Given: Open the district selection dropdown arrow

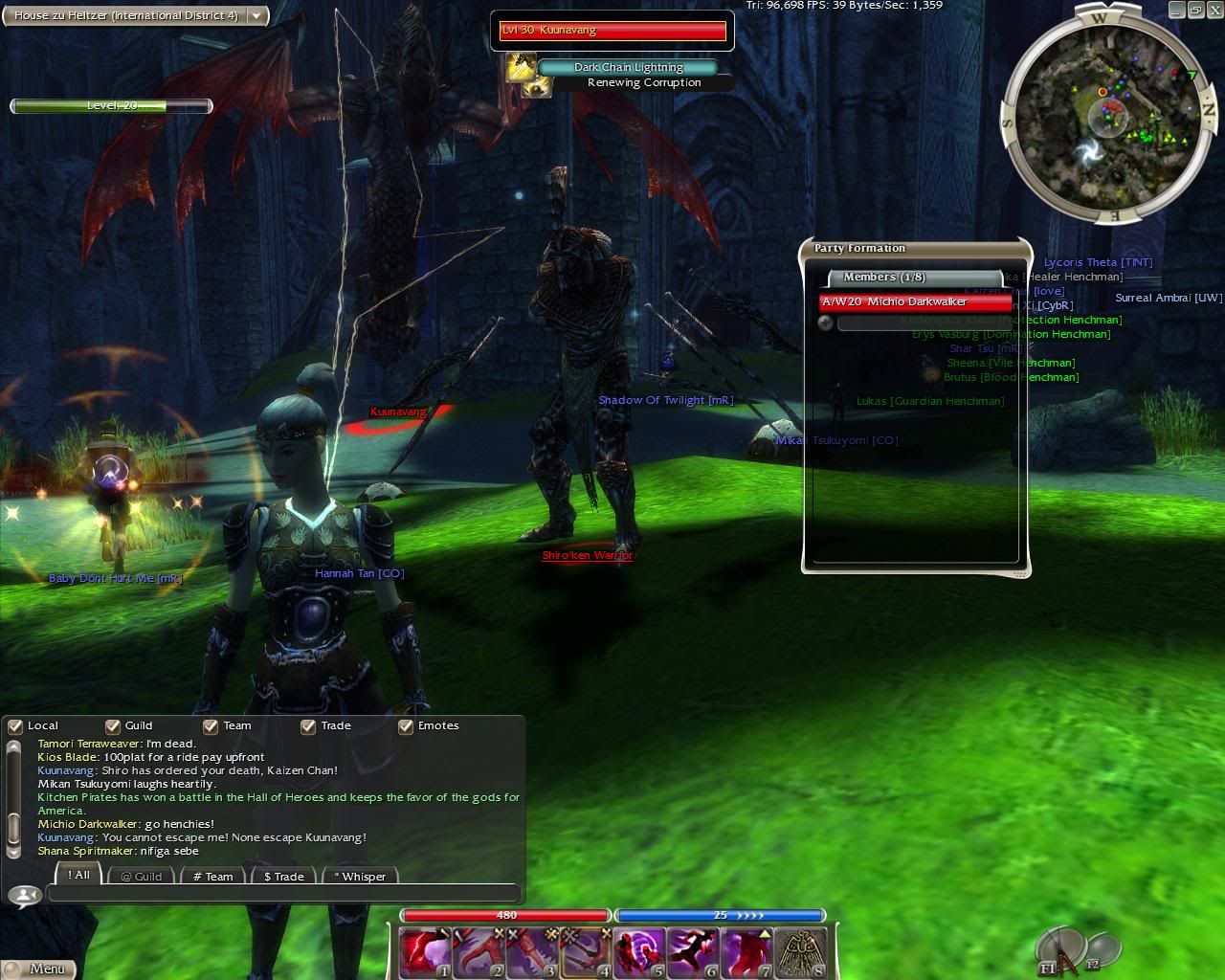Looking at the screenshot, I should click(x=256, y=15).
